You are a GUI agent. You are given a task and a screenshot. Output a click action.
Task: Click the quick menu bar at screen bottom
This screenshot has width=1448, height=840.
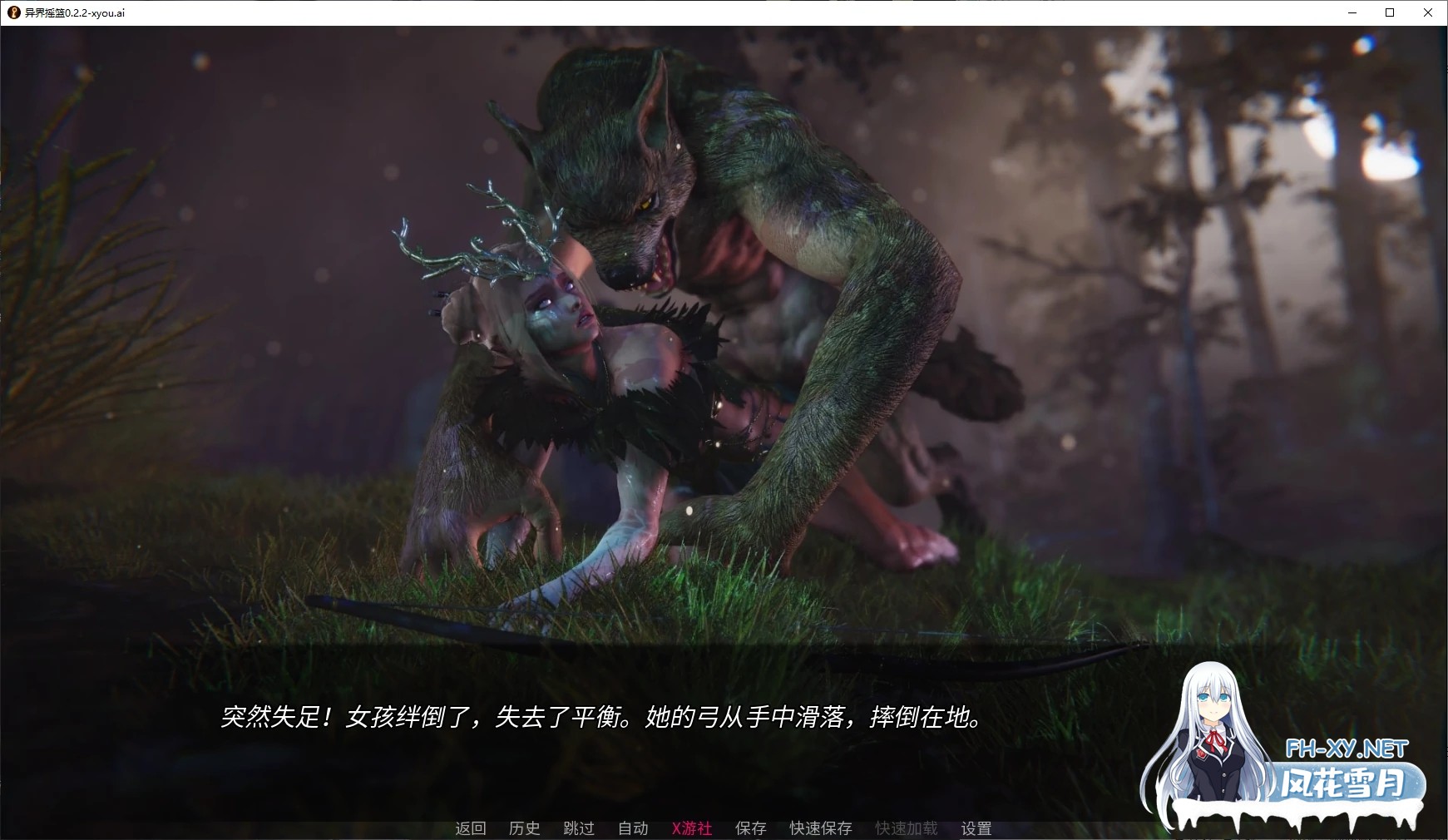(724, 828)
